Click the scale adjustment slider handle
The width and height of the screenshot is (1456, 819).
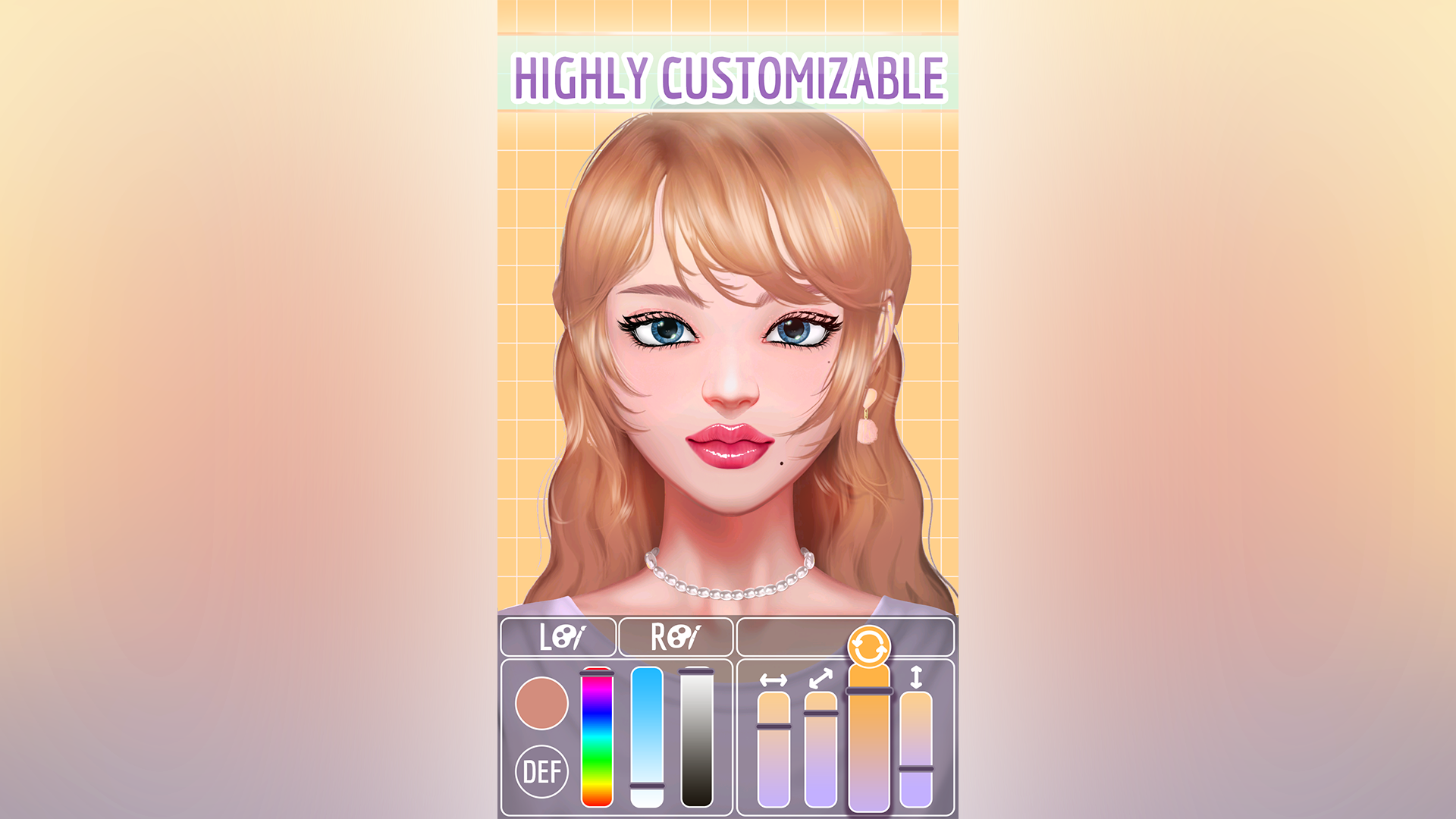click(821, 714)
